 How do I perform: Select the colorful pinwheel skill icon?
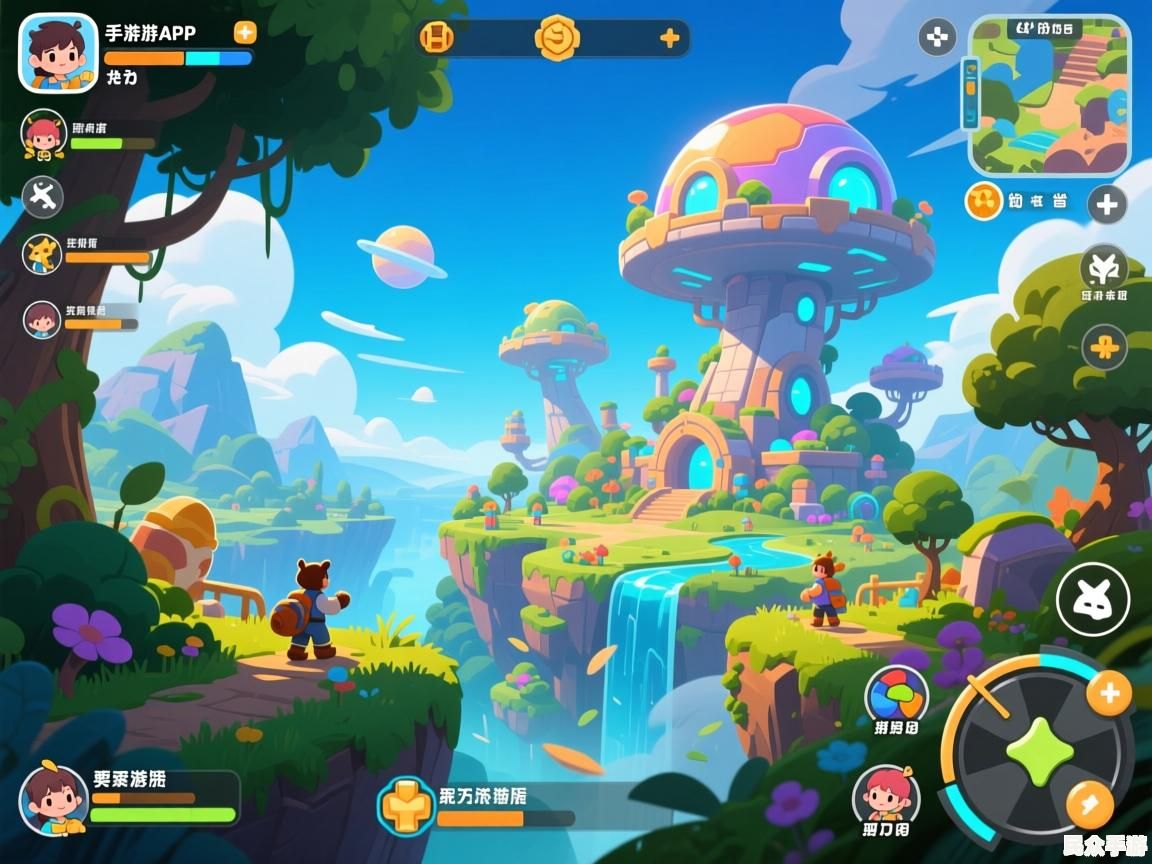coord(896,695)
